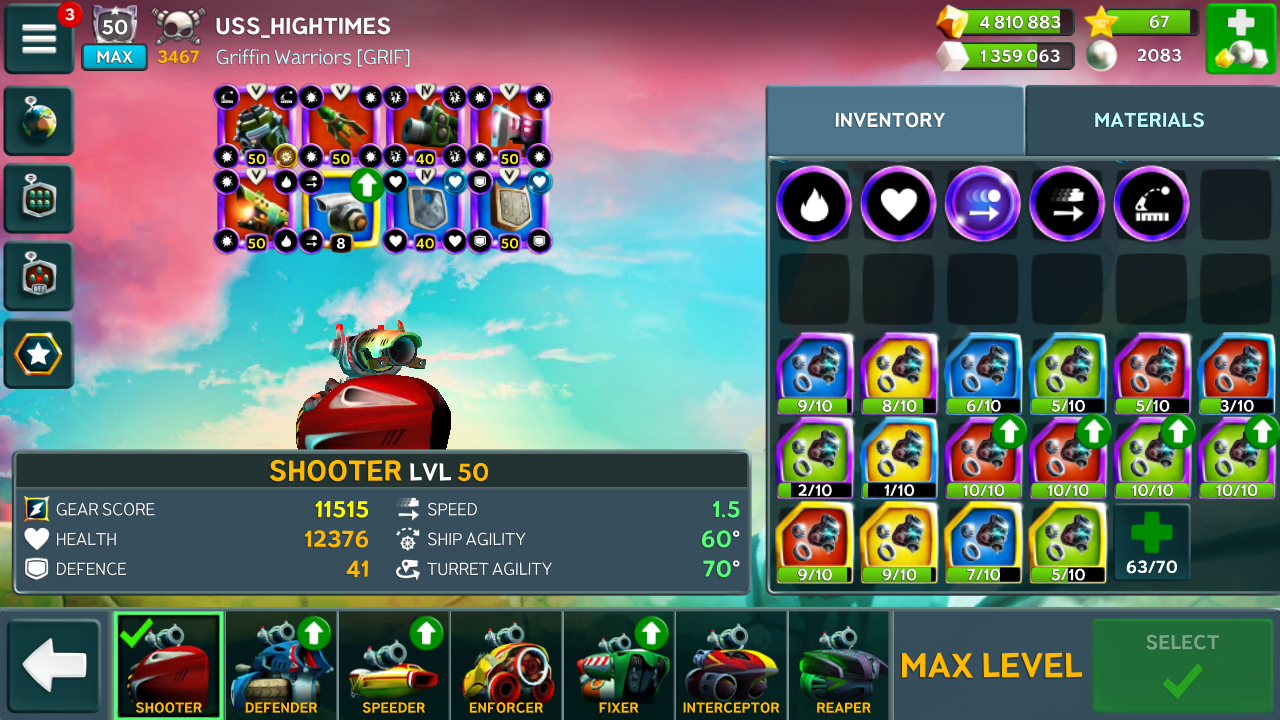Choose the Interceptor ship
The image size is (1280, 720).
[731, 665]
